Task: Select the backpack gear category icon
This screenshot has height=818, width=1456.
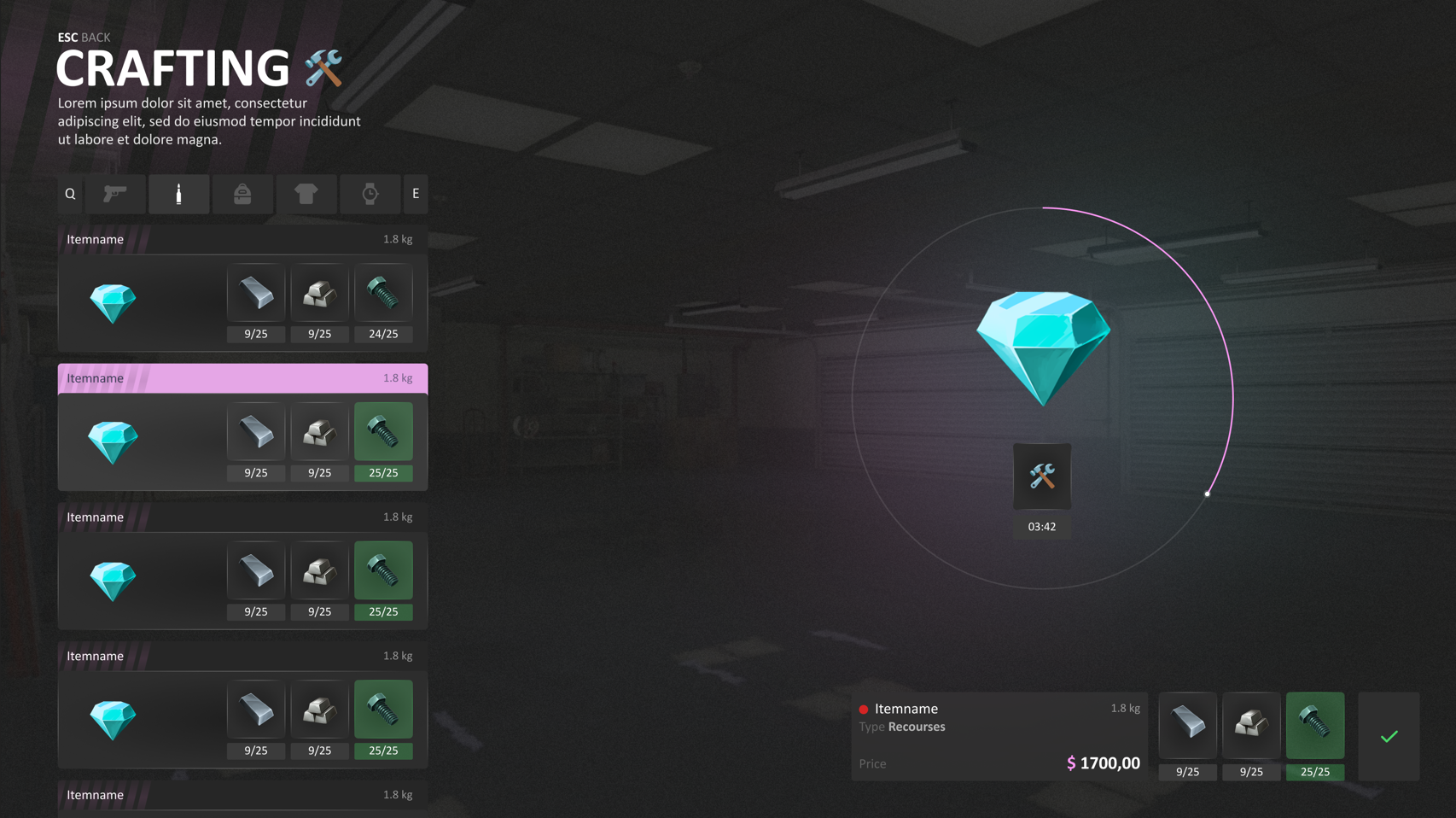Action: coord(242,194)
